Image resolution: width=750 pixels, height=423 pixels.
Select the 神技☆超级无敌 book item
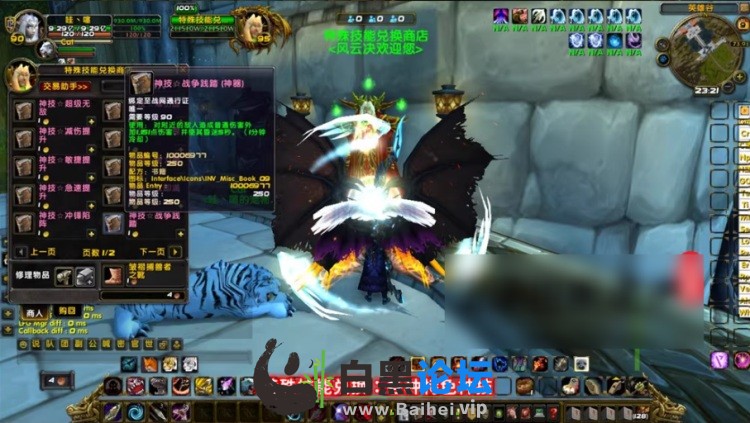click(24, 109)
